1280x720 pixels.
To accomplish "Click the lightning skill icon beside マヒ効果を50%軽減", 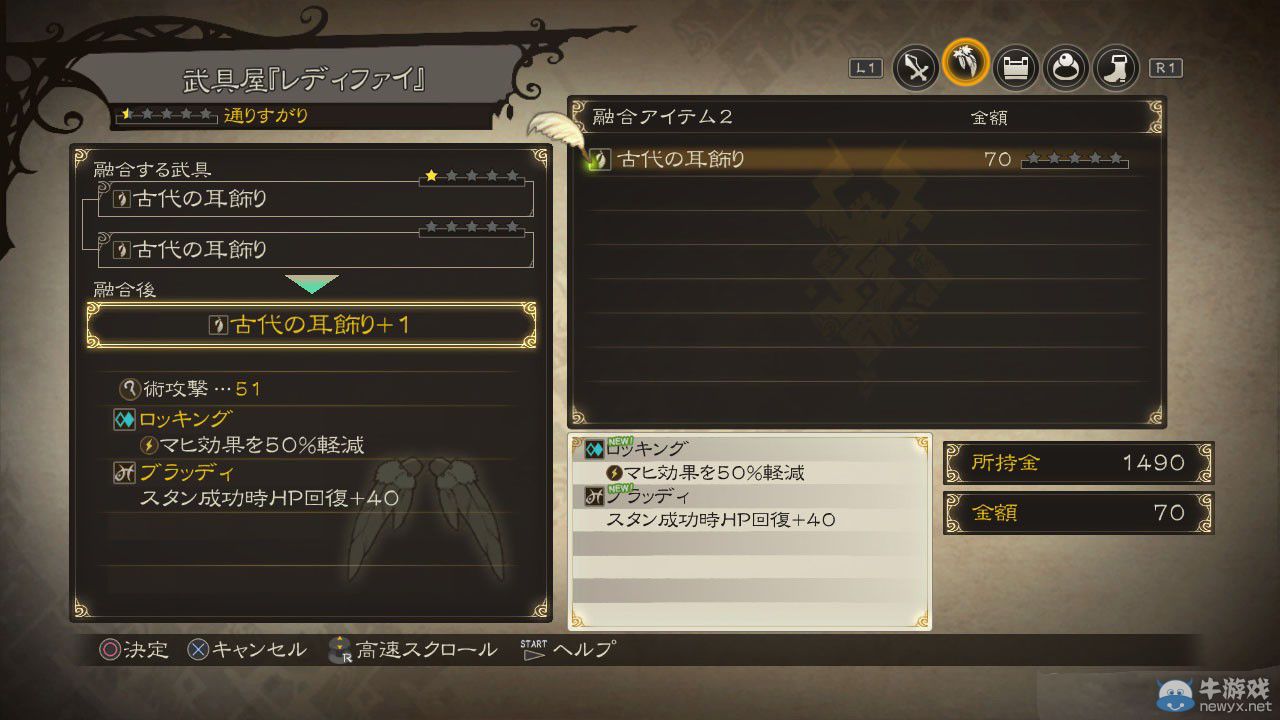I will tap(150, 444).
